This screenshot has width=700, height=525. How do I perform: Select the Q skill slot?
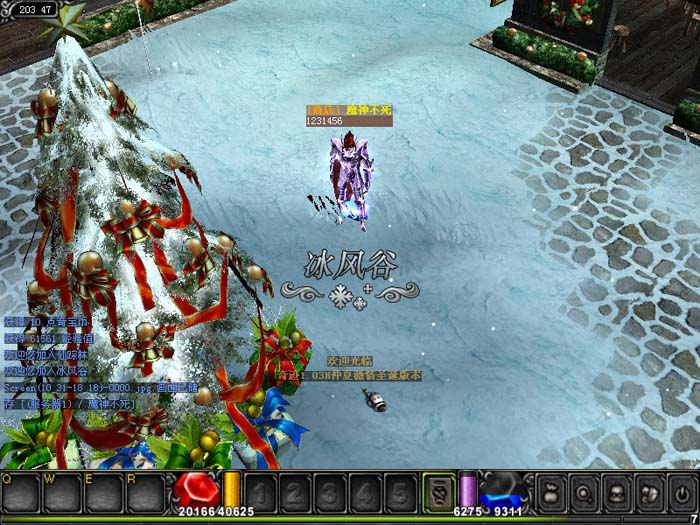[20, 494]
